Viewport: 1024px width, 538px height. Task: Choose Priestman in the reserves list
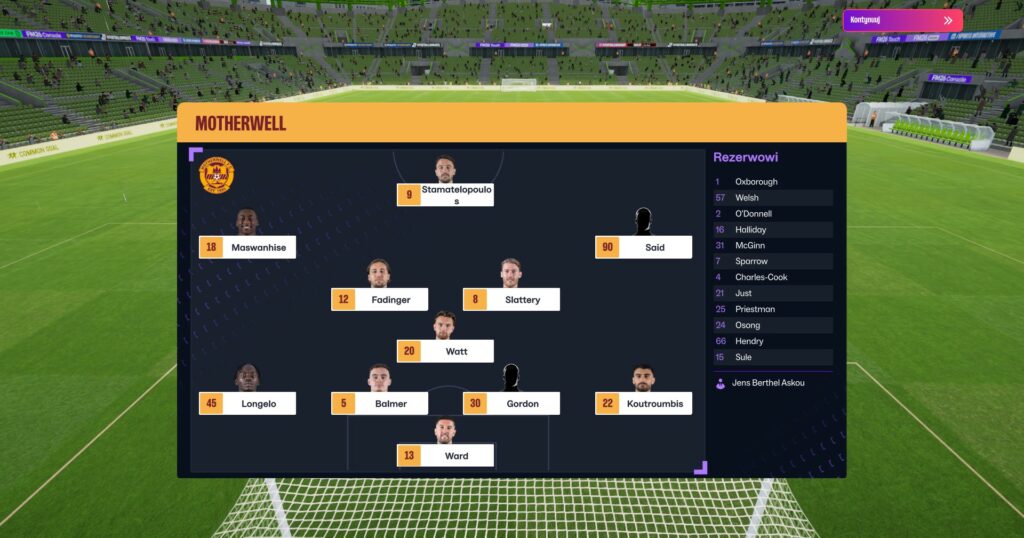[x=772, y=309]
